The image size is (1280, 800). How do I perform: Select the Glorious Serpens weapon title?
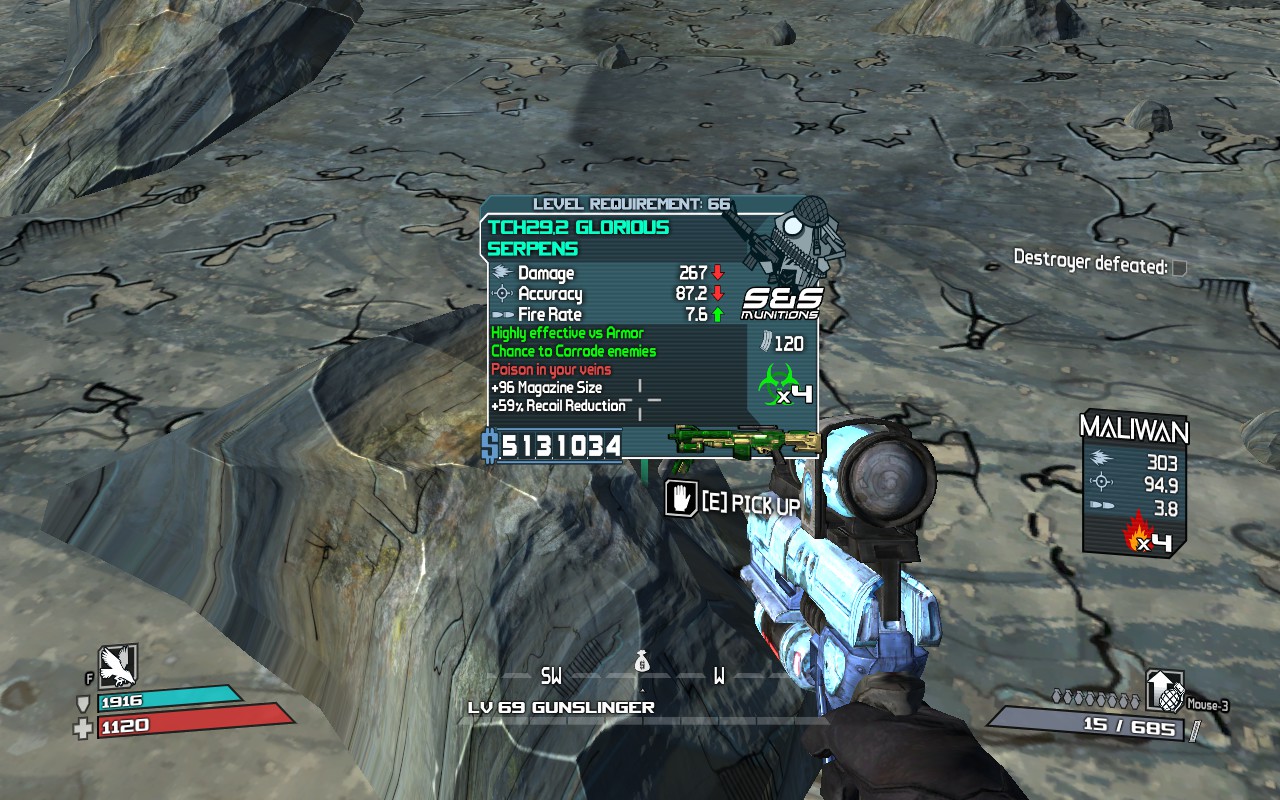(578, 238)
